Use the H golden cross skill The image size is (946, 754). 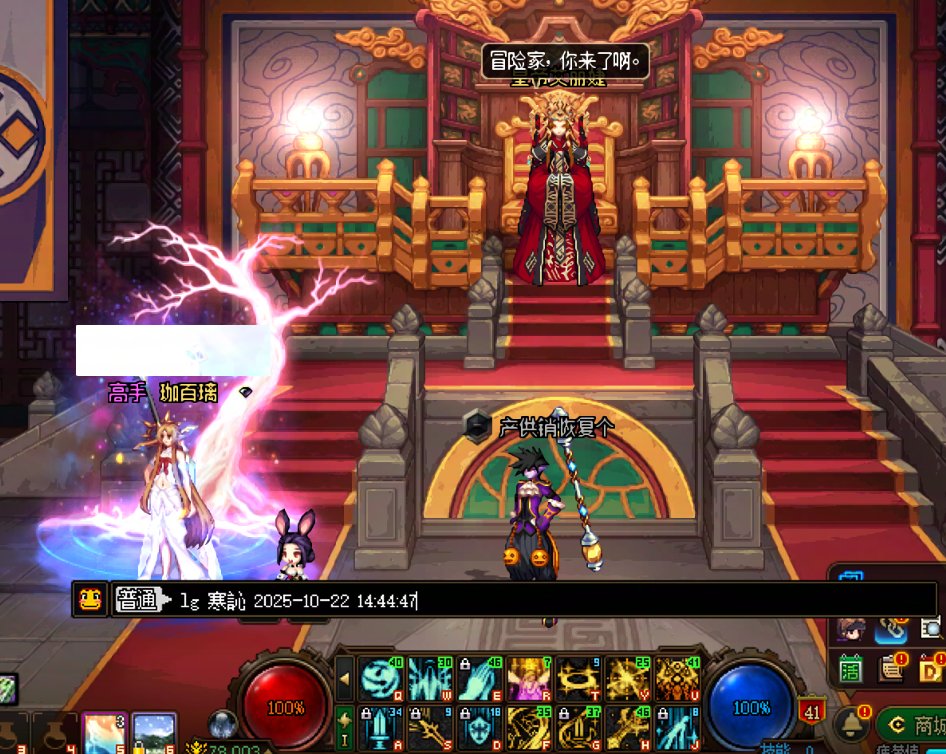click(626, 728)
